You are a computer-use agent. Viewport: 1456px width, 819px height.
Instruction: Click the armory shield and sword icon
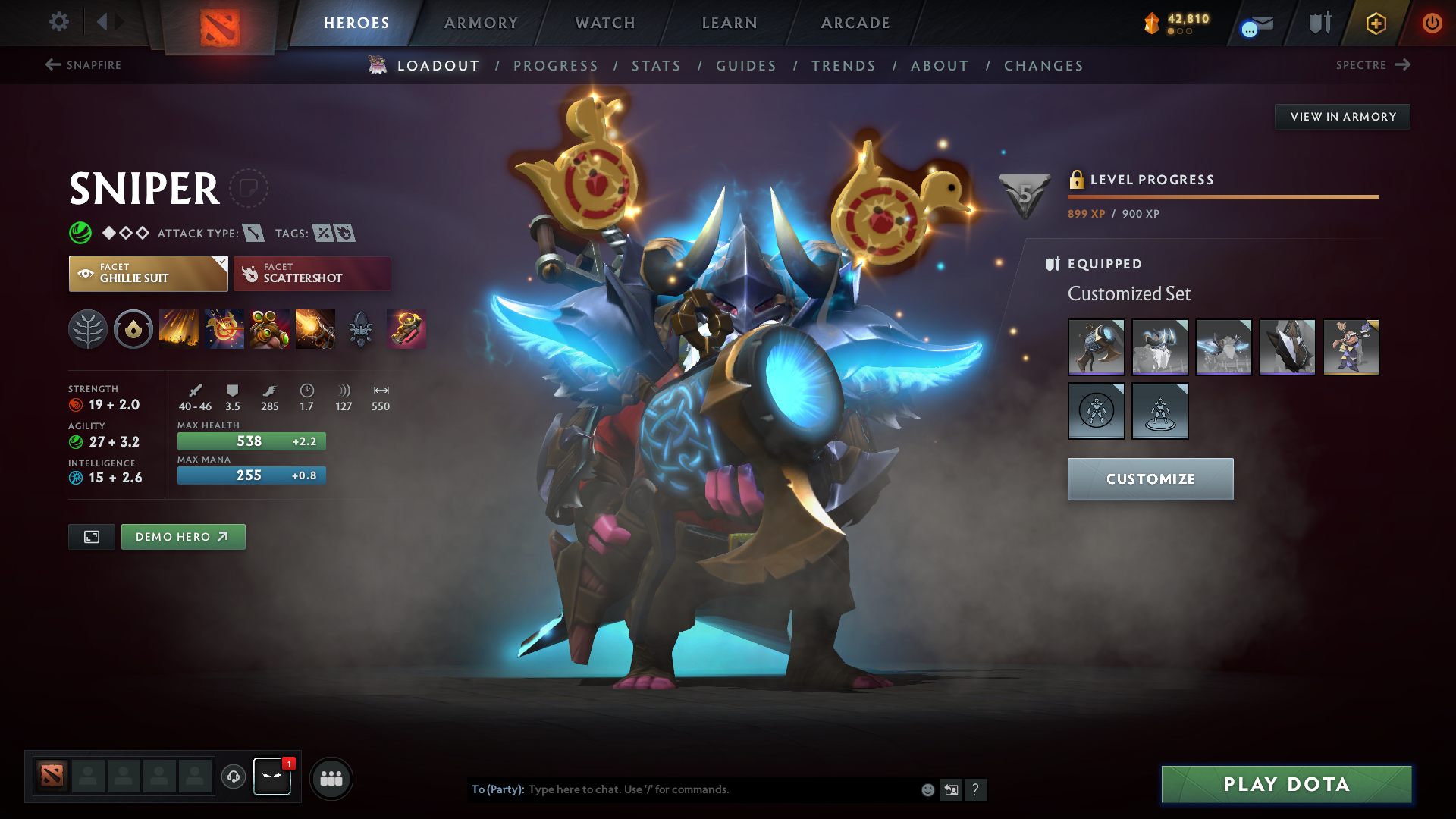1317,22
